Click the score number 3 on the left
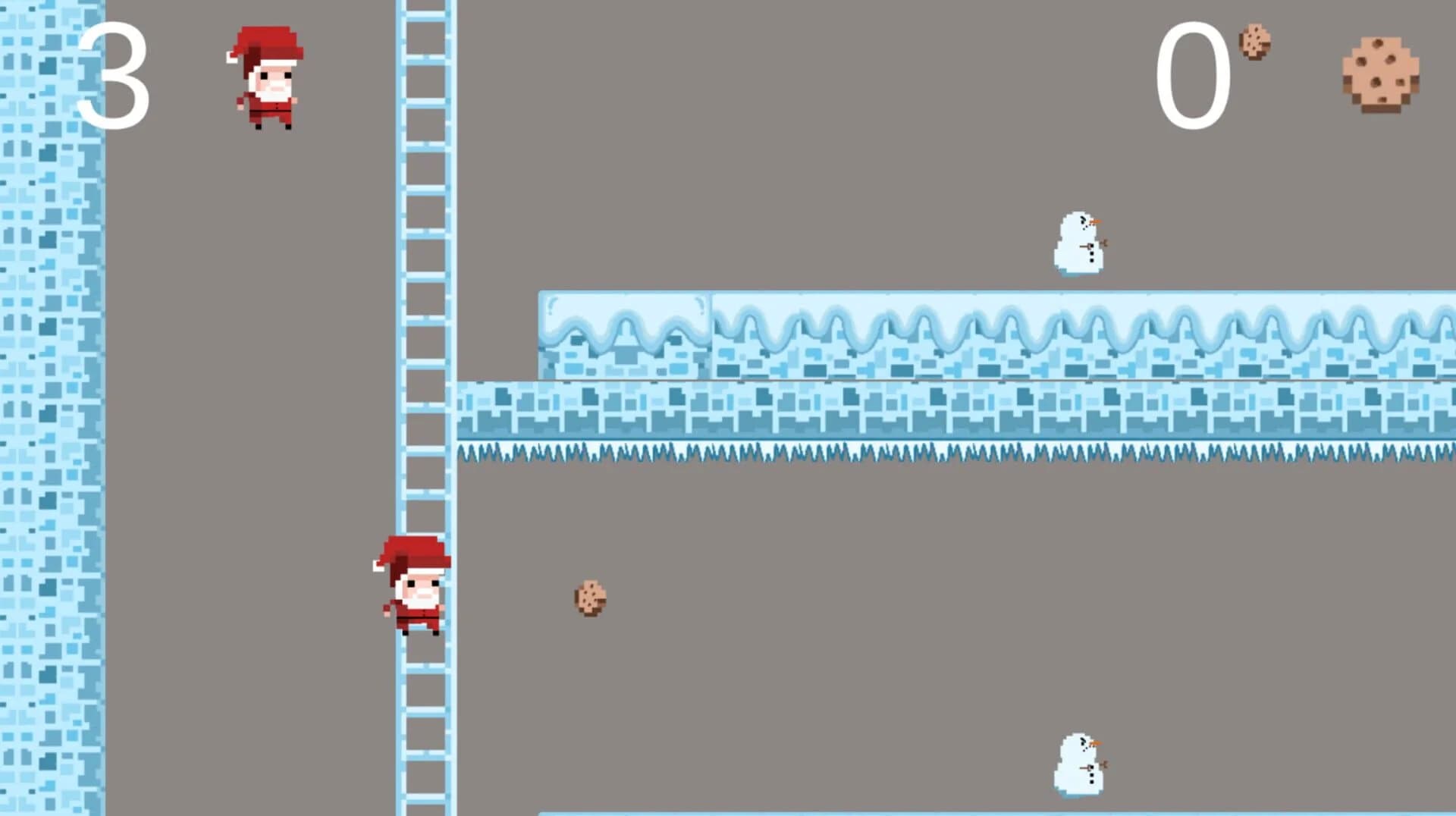 pos(114,76)
